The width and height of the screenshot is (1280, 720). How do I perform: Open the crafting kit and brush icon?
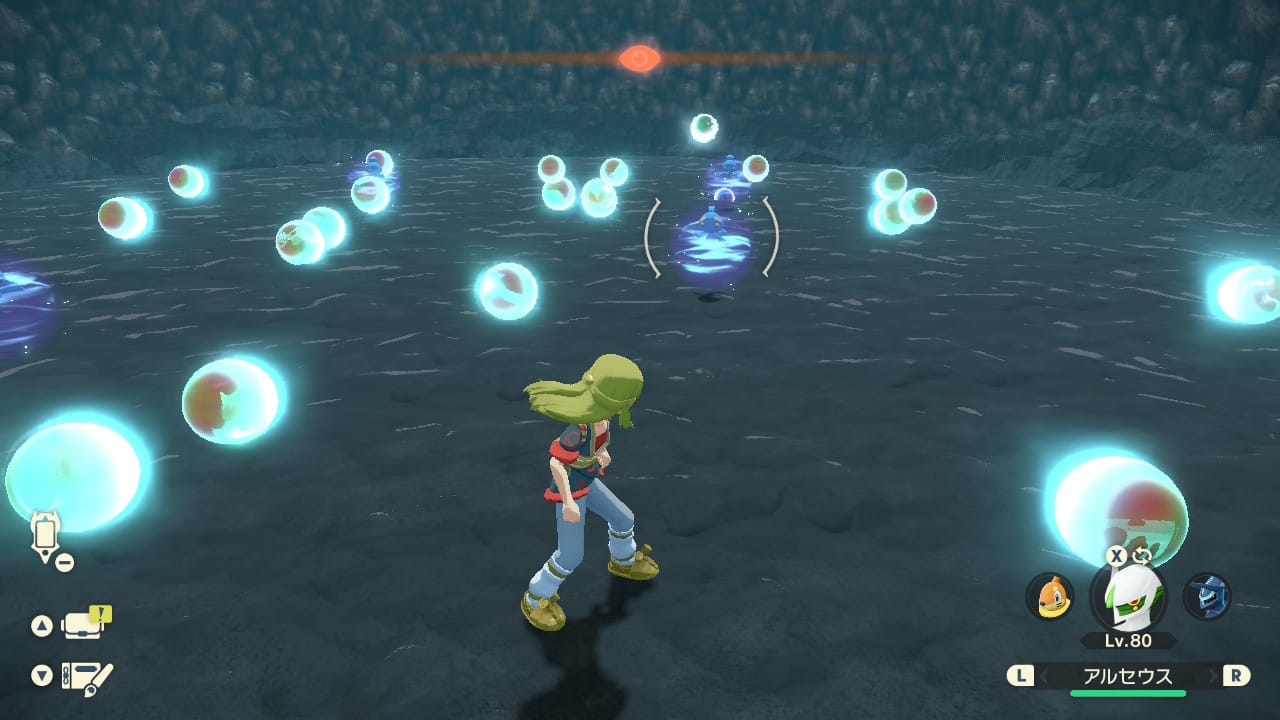tap(86, 677)
